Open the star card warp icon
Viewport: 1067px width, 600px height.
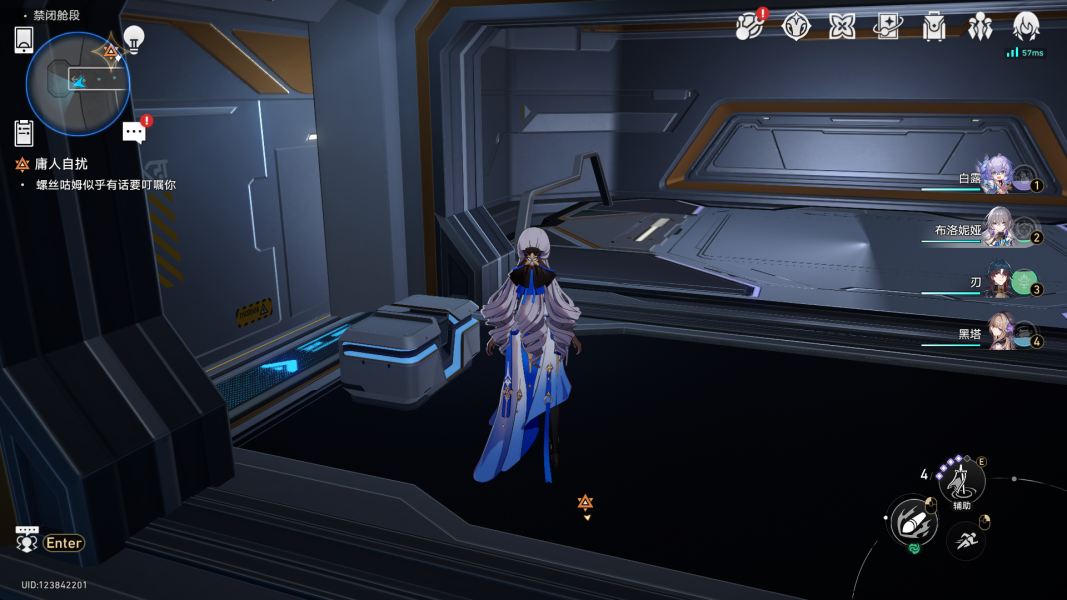pyautogui.click(x=888, y=27)
